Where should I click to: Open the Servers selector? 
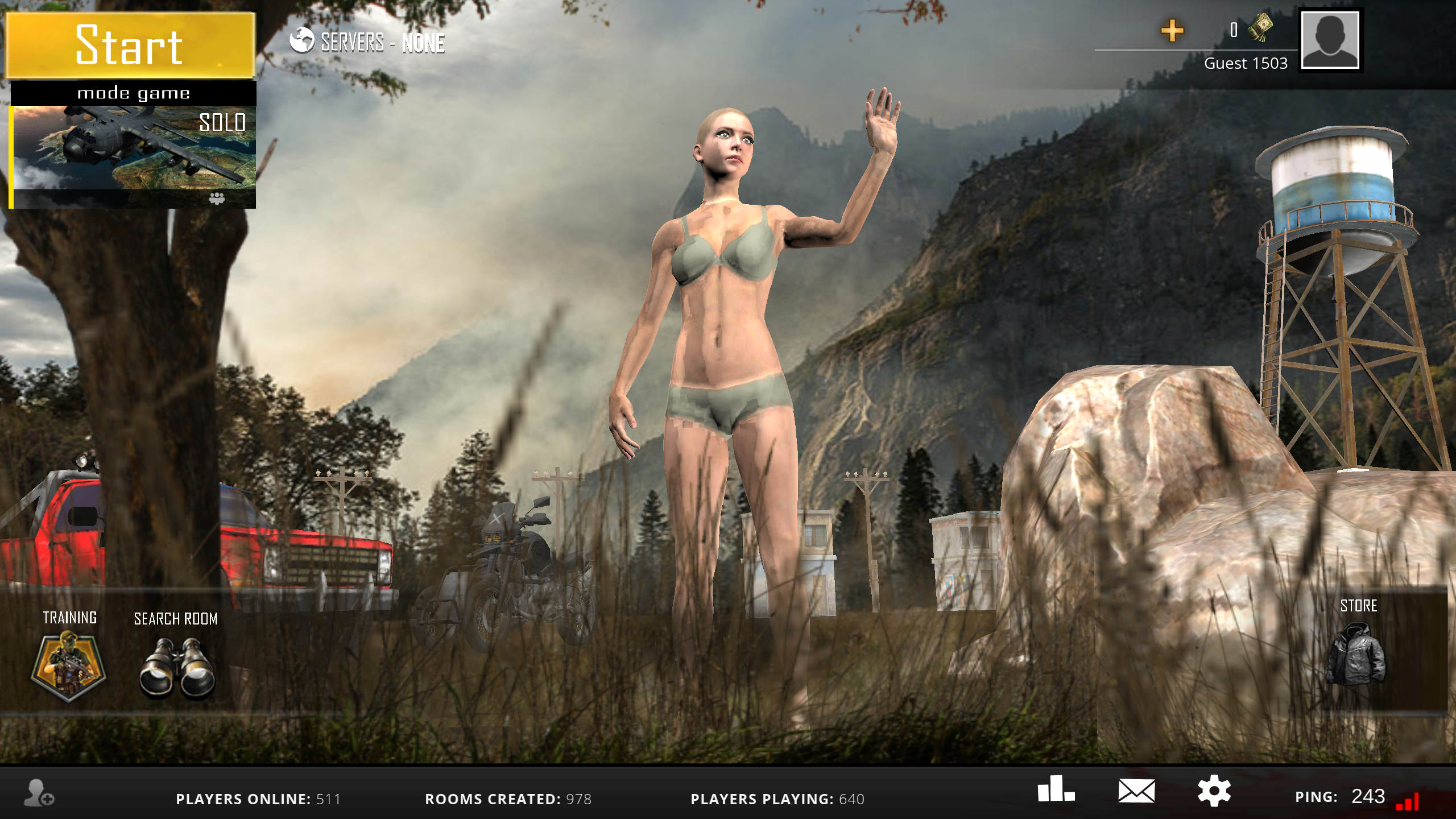[367, 42]
